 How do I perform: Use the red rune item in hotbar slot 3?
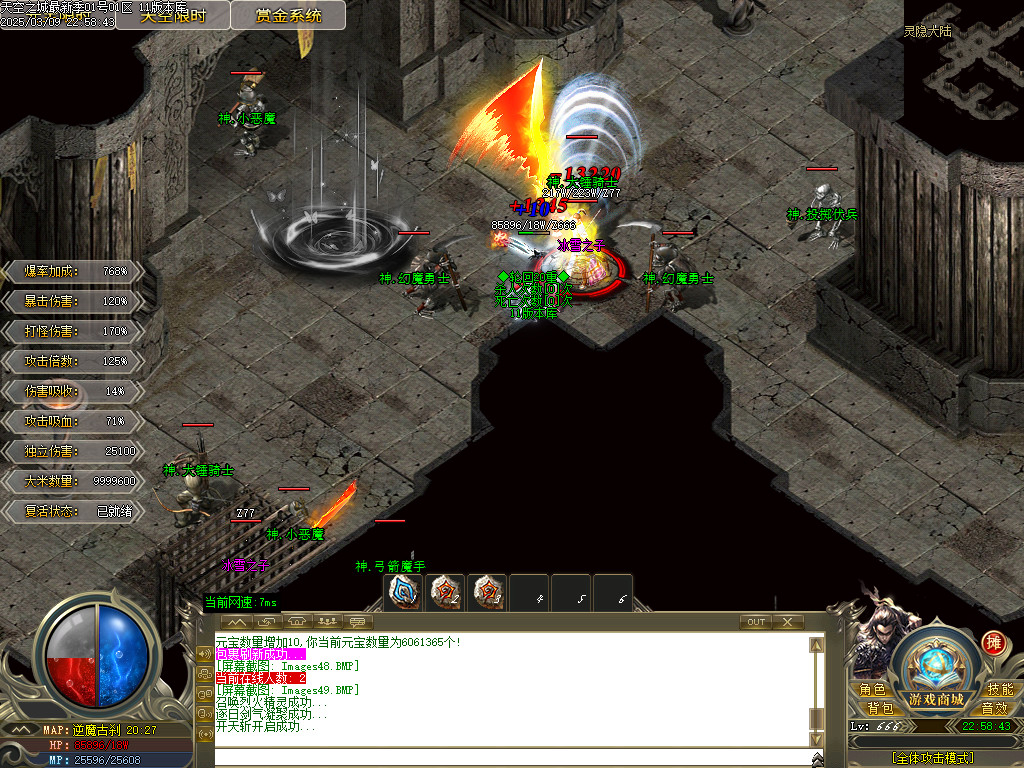pyautogui.click(x=488, y=592)
